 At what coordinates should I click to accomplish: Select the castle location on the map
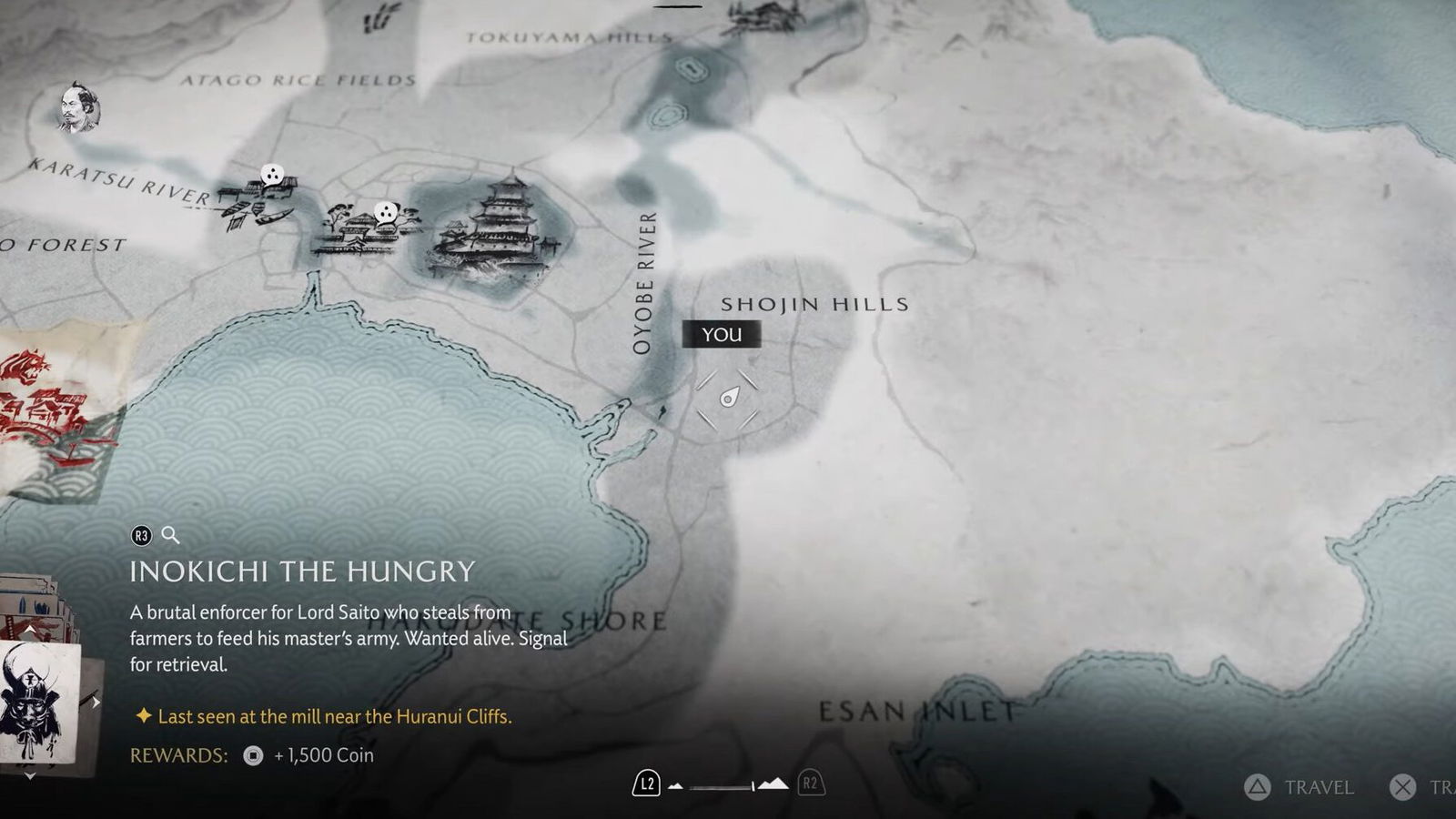tap(496, 229)
